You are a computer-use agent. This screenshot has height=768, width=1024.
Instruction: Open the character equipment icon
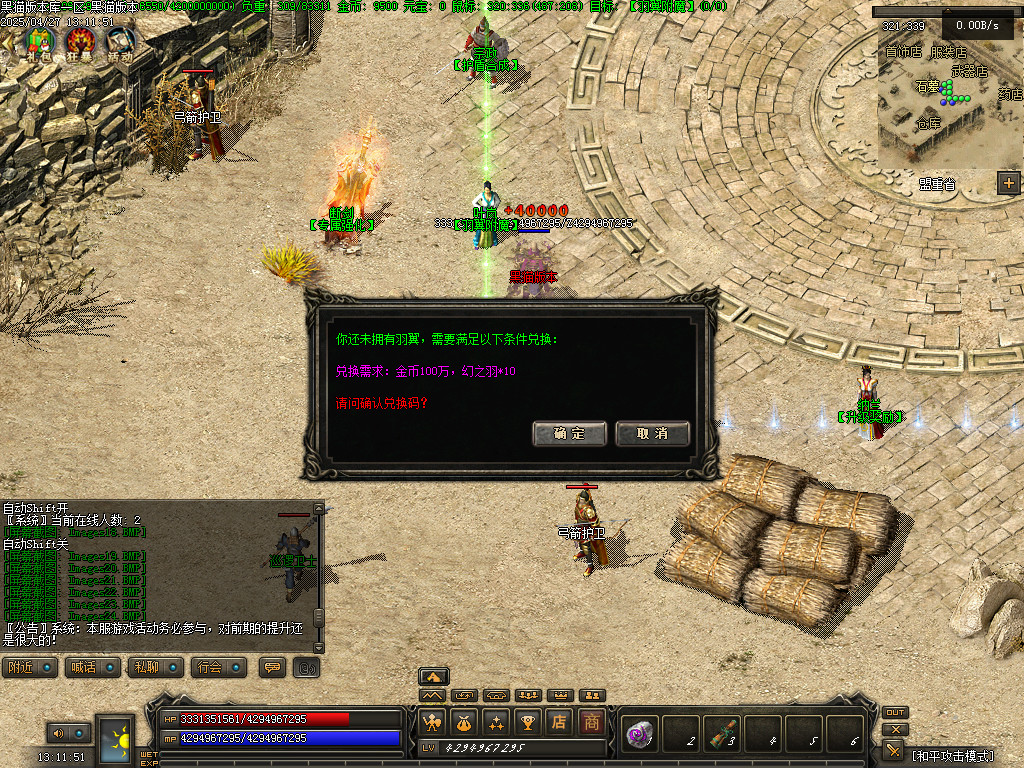click(432, 721)
